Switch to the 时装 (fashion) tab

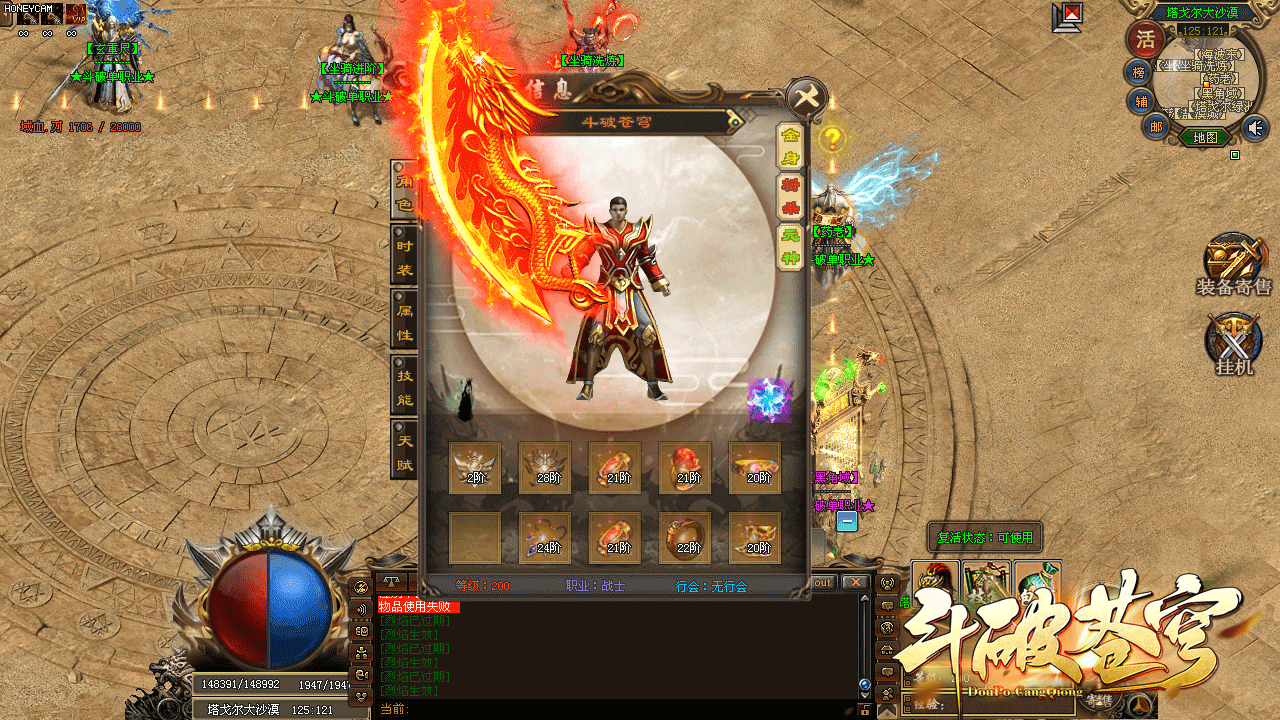pos(404,257)
